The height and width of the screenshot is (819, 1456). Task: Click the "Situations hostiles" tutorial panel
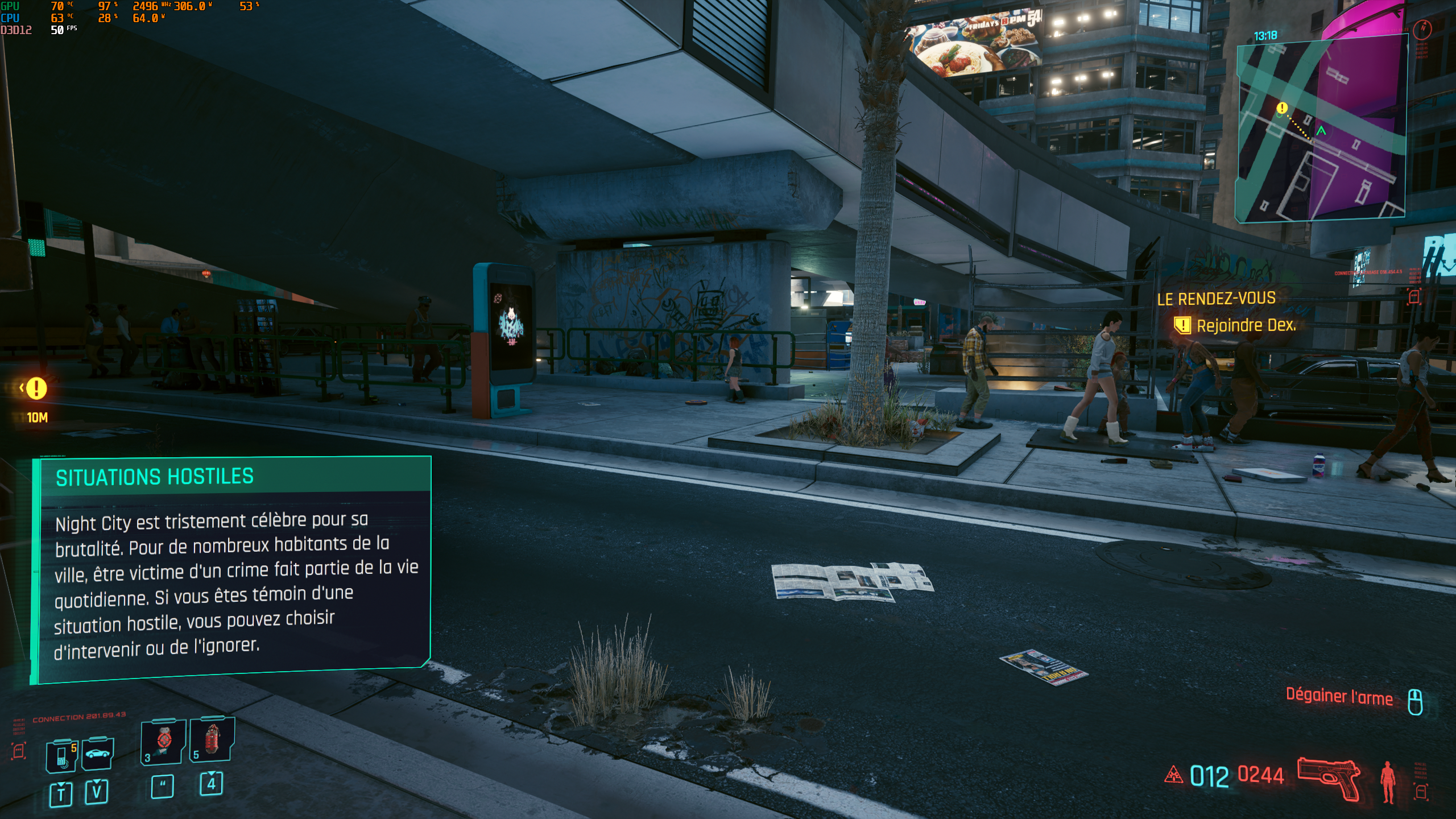231,569
